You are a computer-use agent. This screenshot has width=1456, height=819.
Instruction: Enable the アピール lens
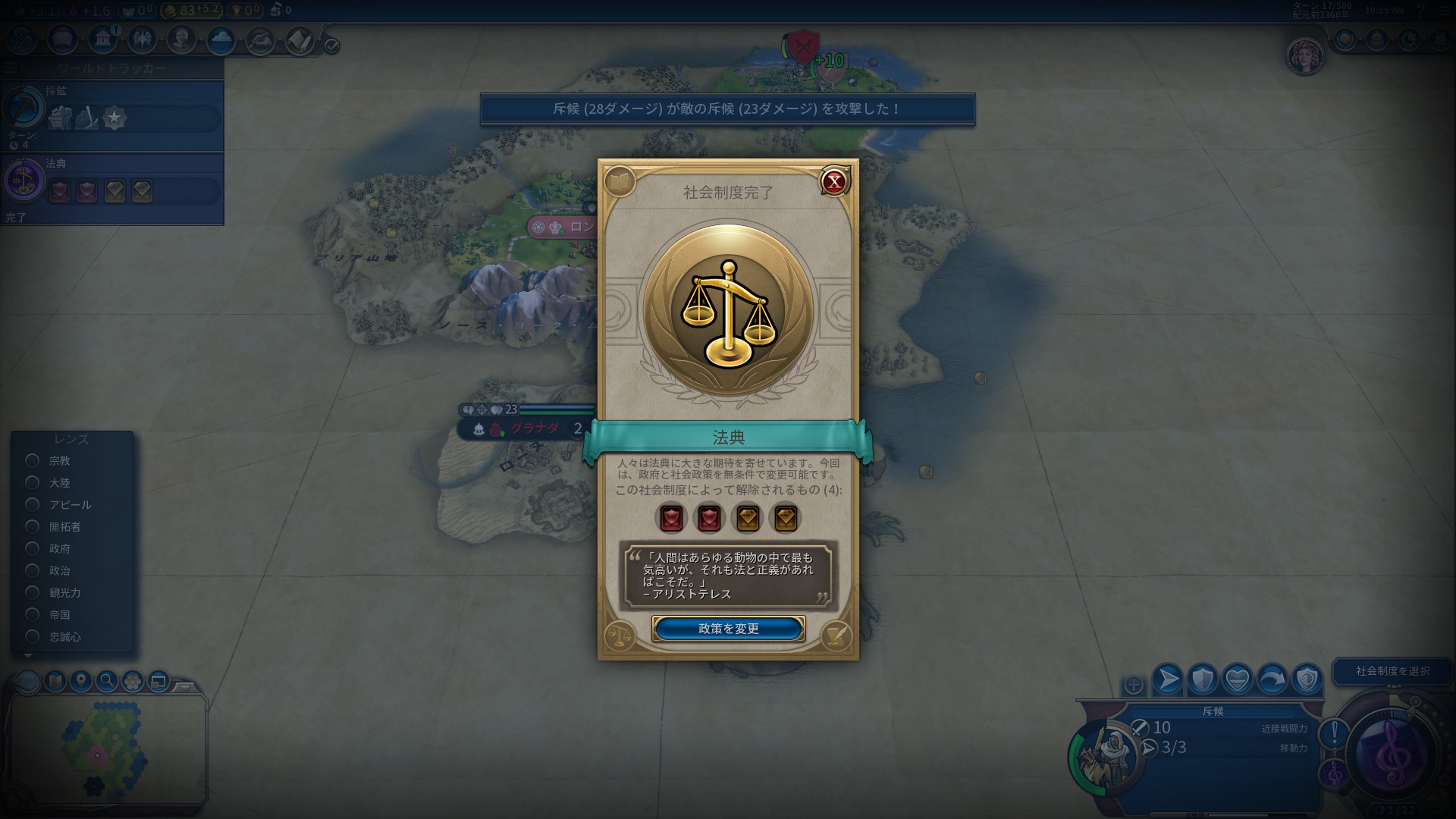pyautogui.click(x=33, y=504)
